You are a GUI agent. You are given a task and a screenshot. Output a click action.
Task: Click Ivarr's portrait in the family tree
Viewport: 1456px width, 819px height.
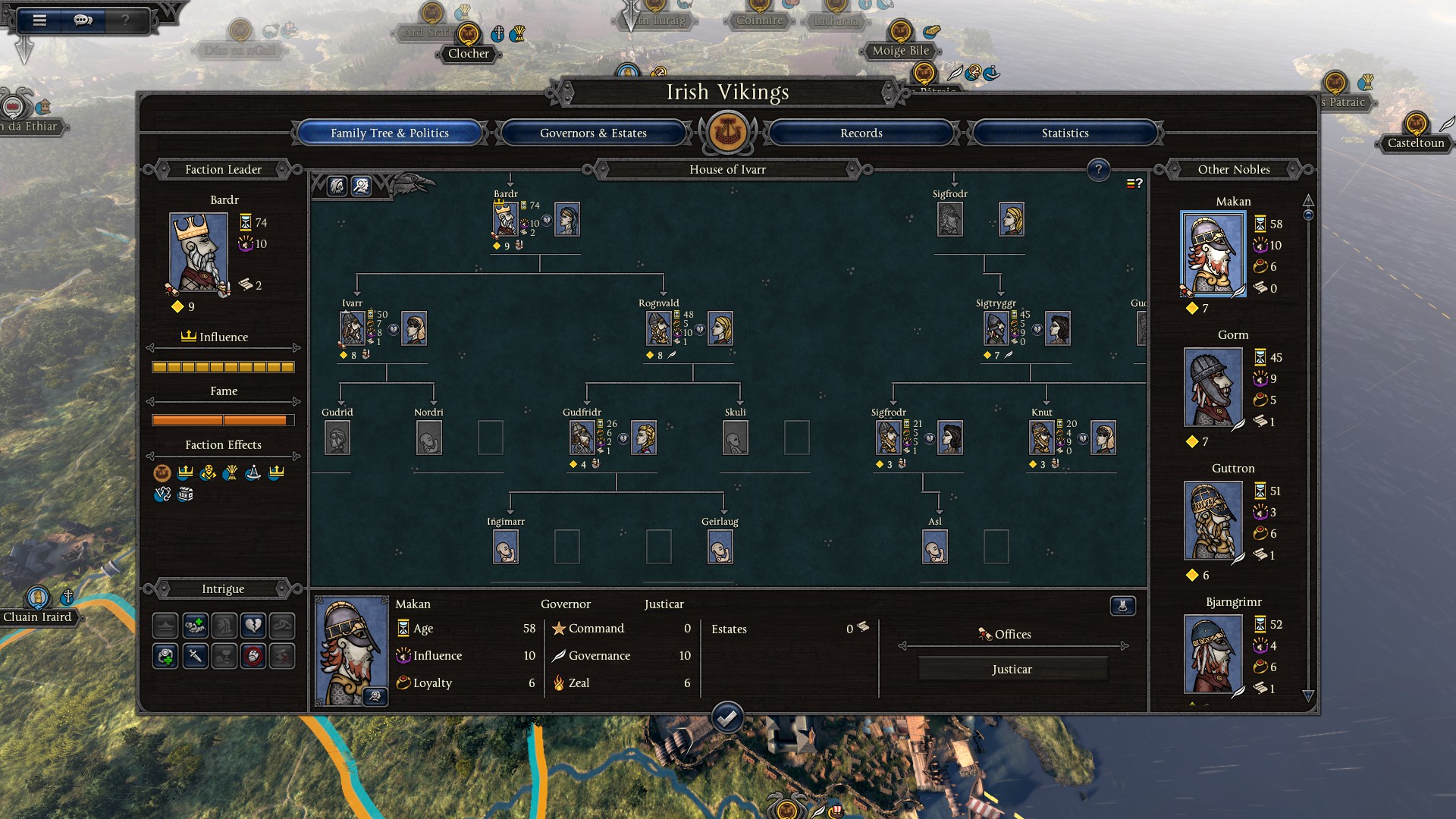[x=352, y=328]
